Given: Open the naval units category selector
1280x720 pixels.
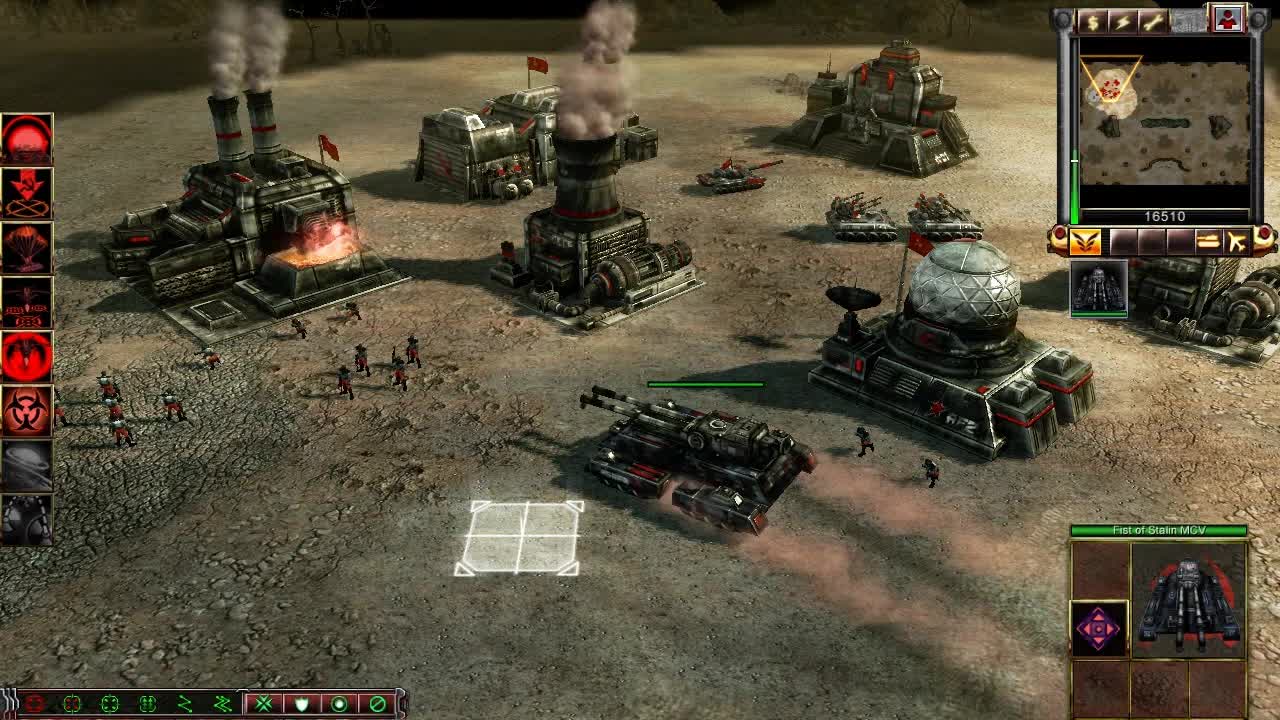Looking at the screenshot, I should point(1207,240).
